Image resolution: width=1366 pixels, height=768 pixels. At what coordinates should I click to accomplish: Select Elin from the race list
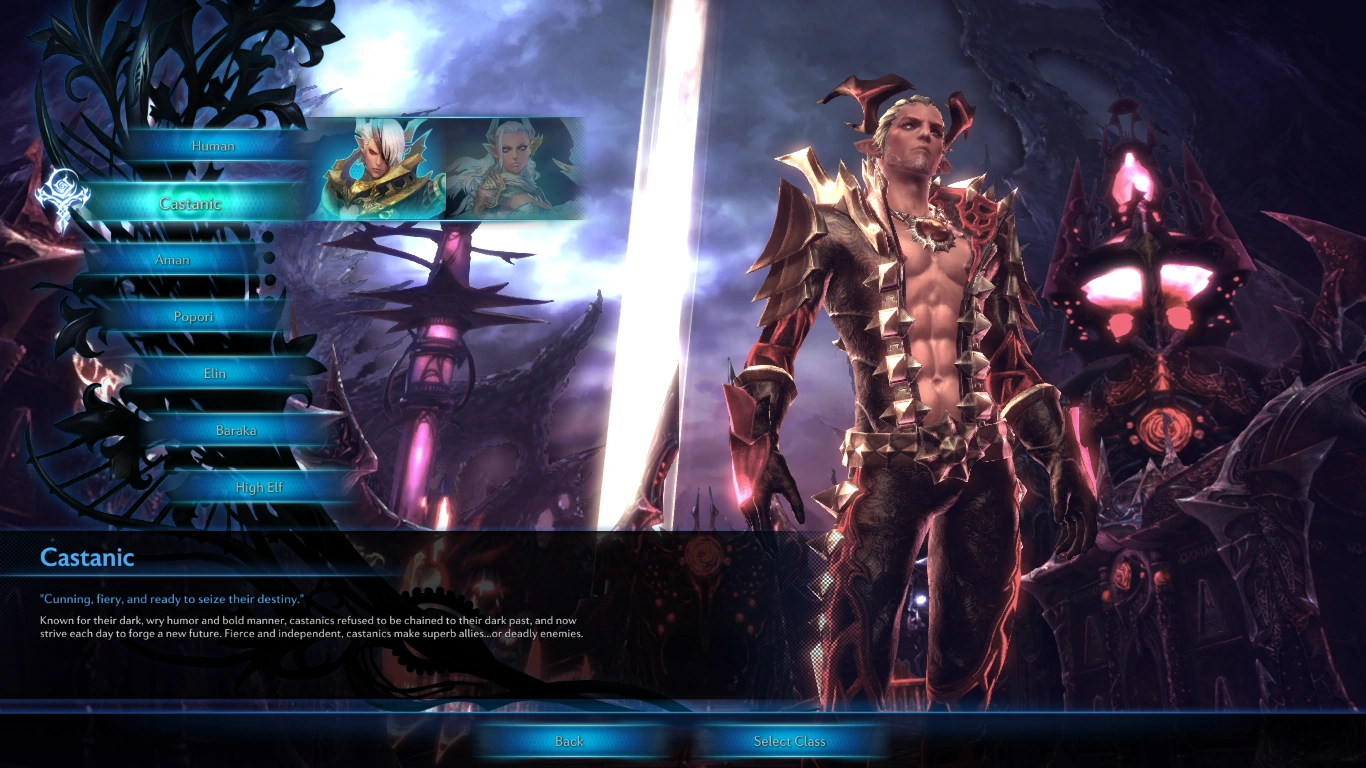215,374
